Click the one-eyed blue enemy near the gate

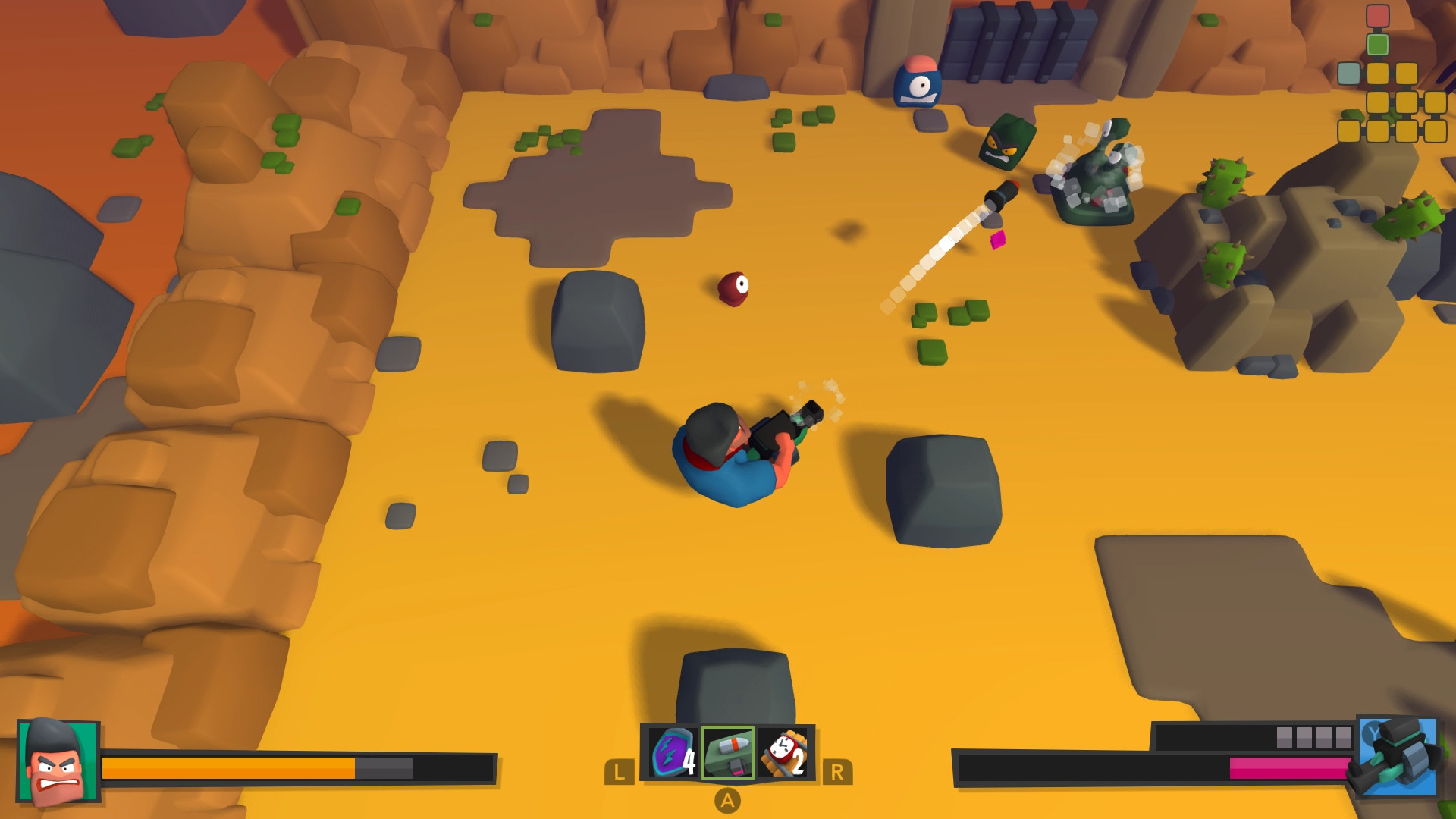918,83
